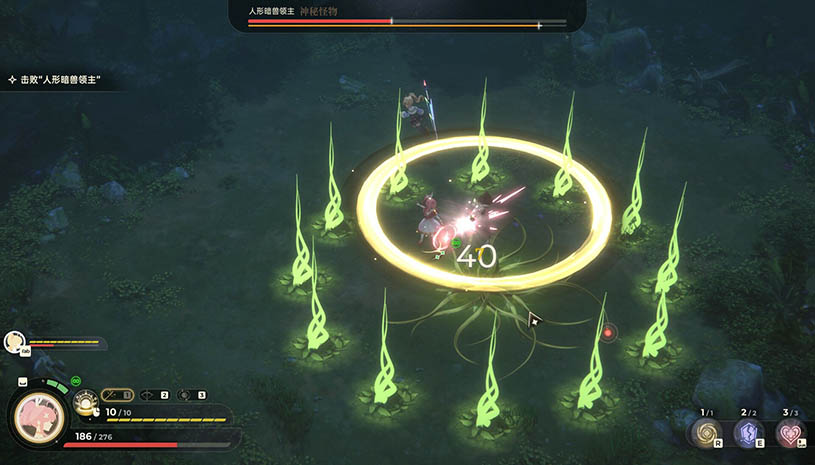Screen dimensions: 815x465
Task: Choose the orb weapon in slot 3
Action: (x=190, y=395)
